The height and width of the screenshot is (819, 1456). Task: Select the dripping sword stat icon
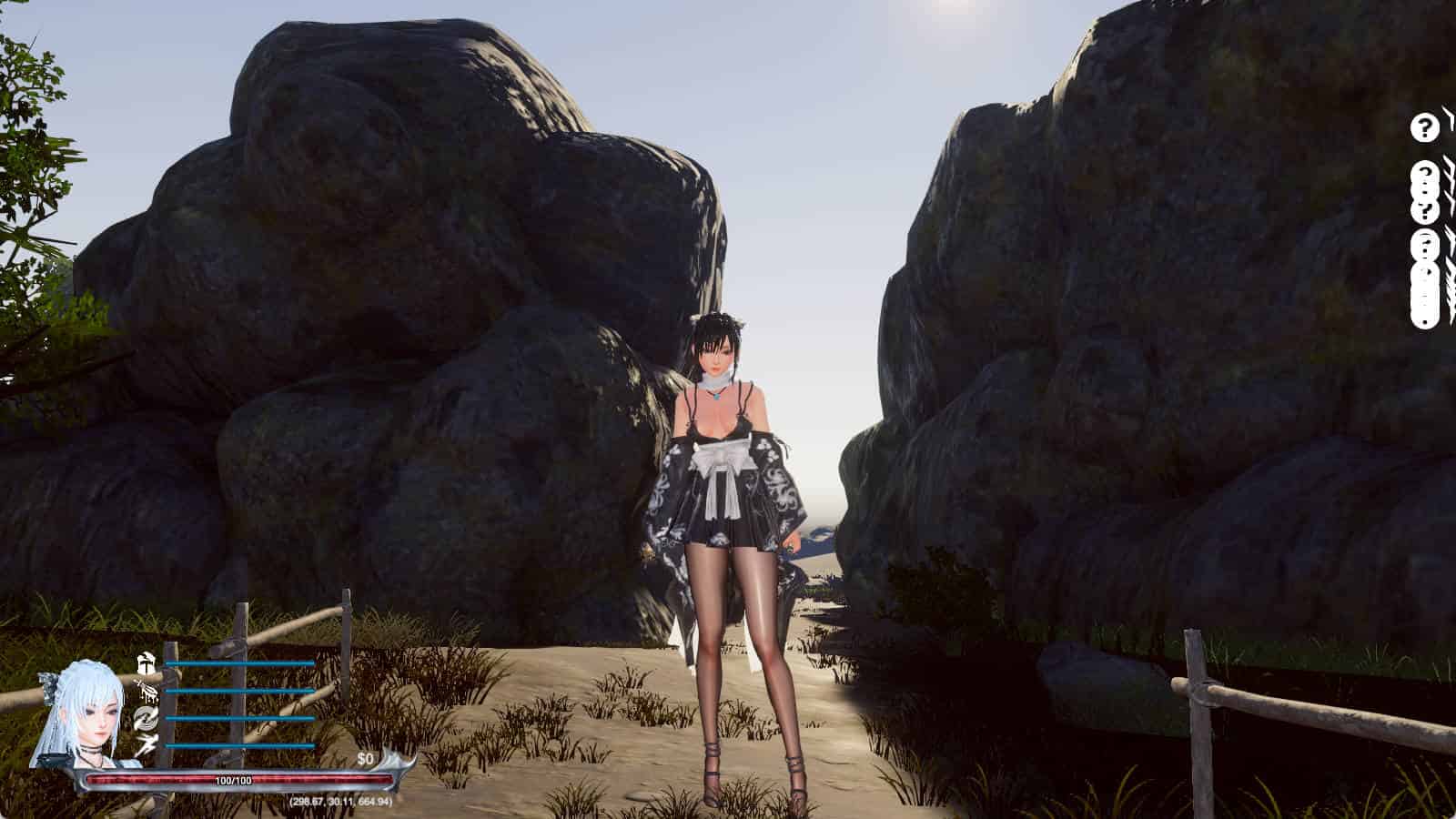146,691
